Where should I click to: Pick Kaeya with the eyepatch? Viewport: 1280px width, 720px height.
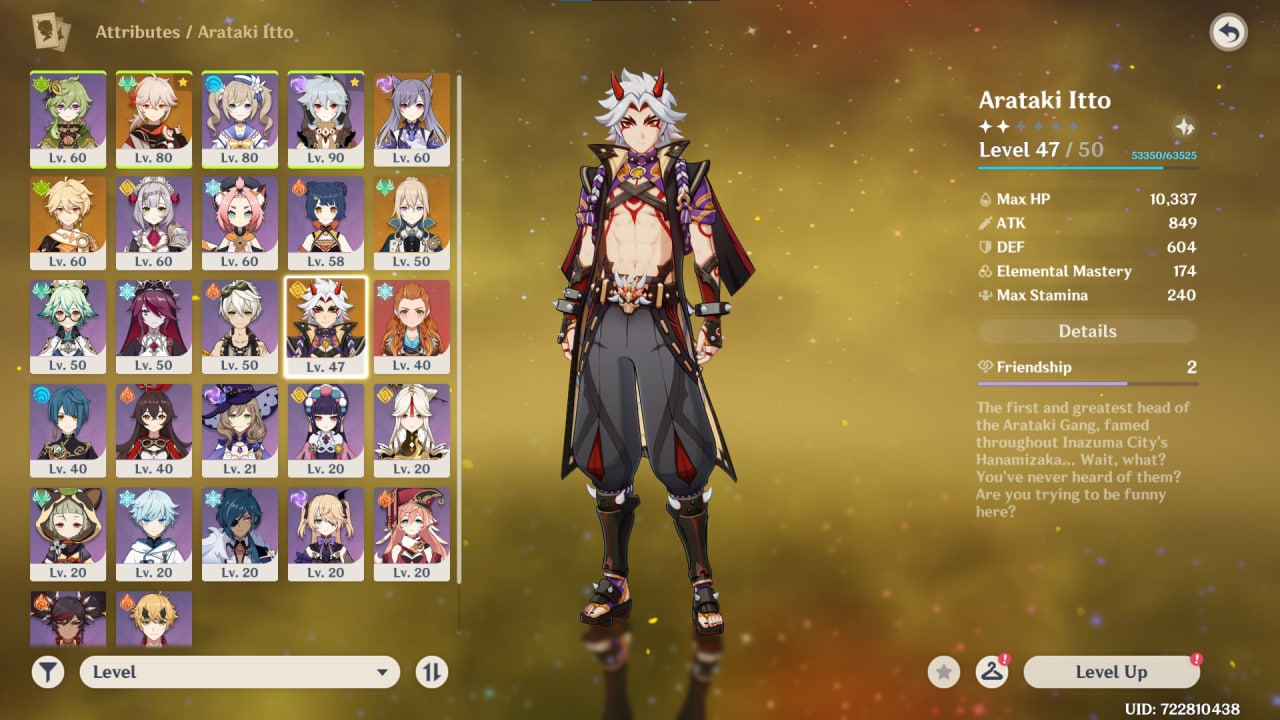(240, 534)
